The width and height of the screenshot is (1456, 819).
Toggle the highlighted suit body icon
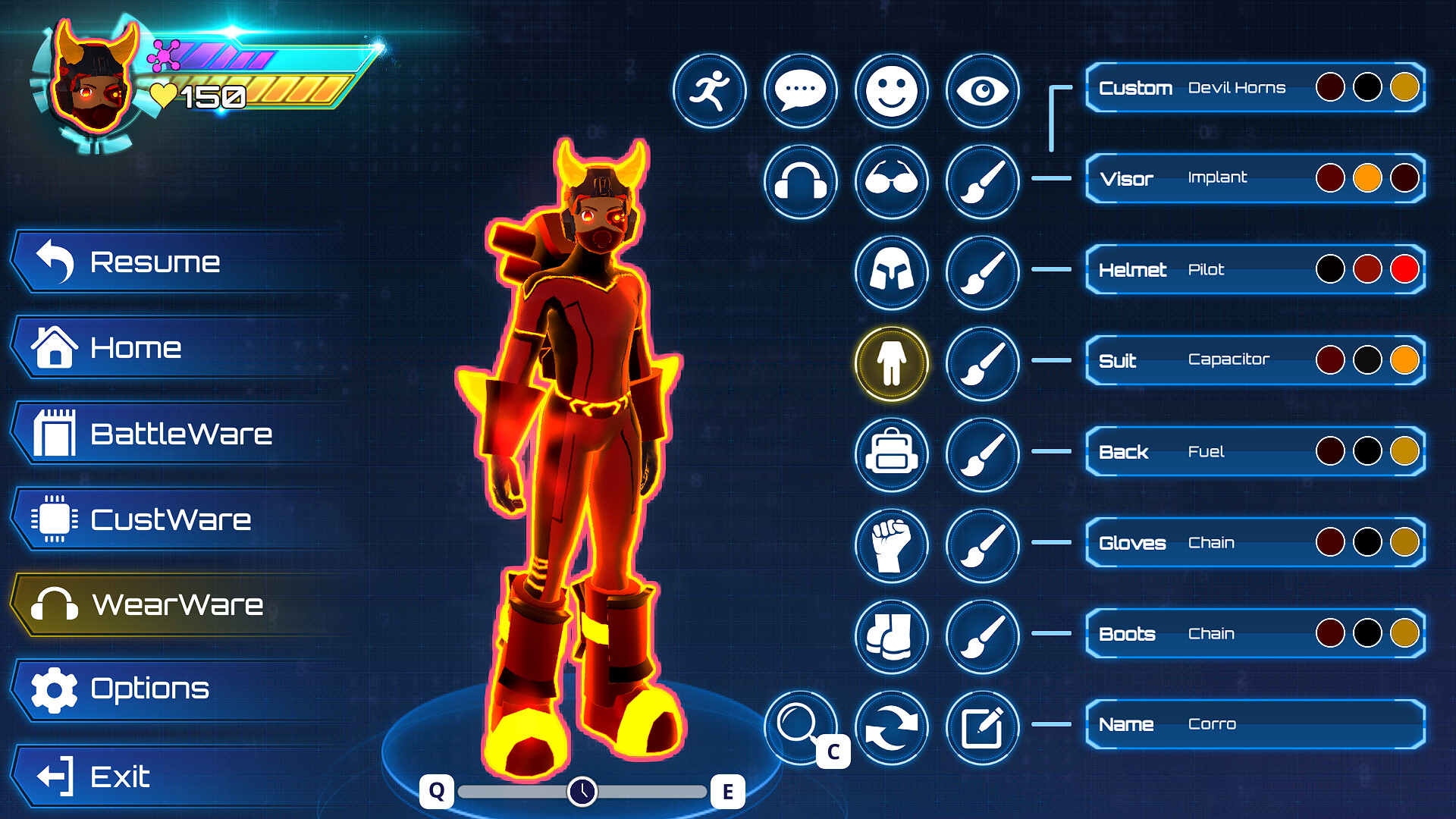point(891,363)
